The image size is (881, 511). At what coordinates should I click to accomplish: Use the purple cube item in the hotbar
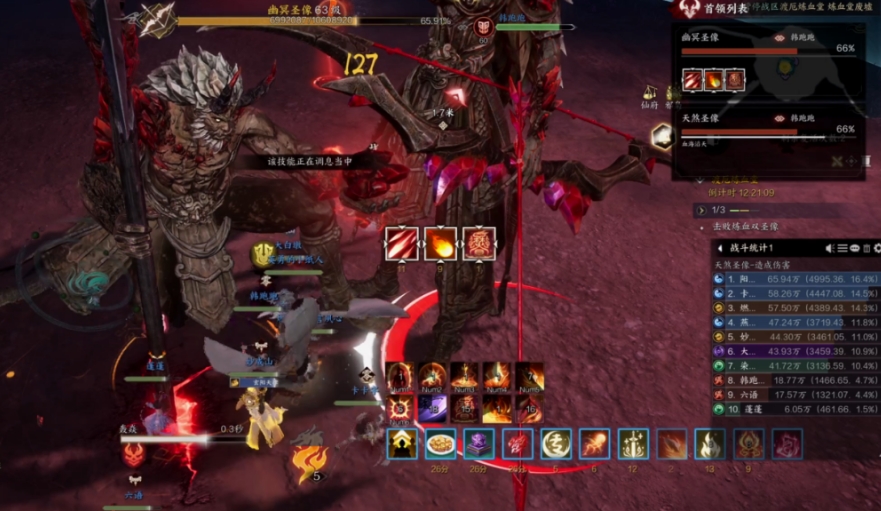(478, 444)
